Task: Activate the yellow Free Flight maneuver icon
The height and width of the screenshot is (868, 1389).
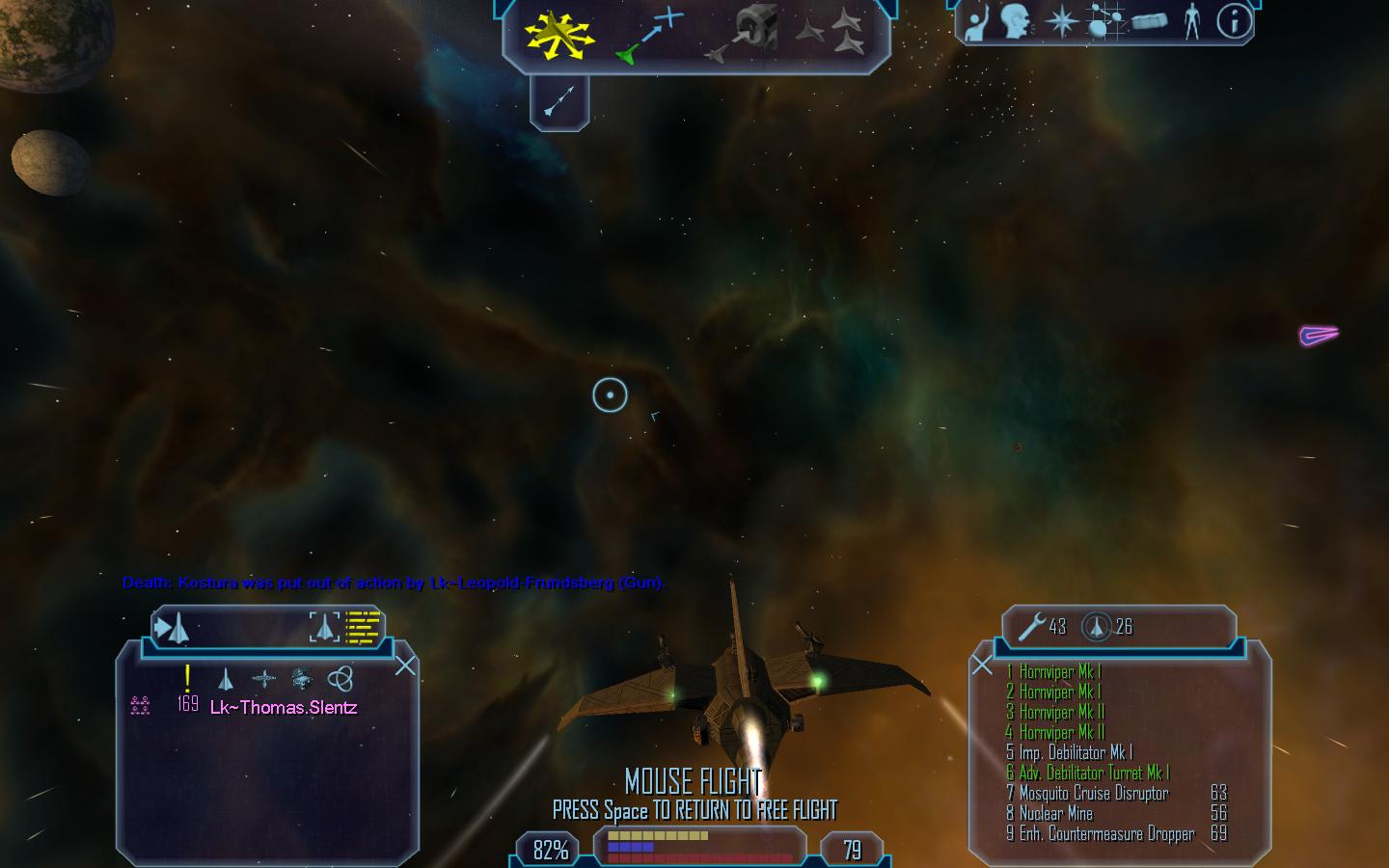Action: tap(558, 36)
